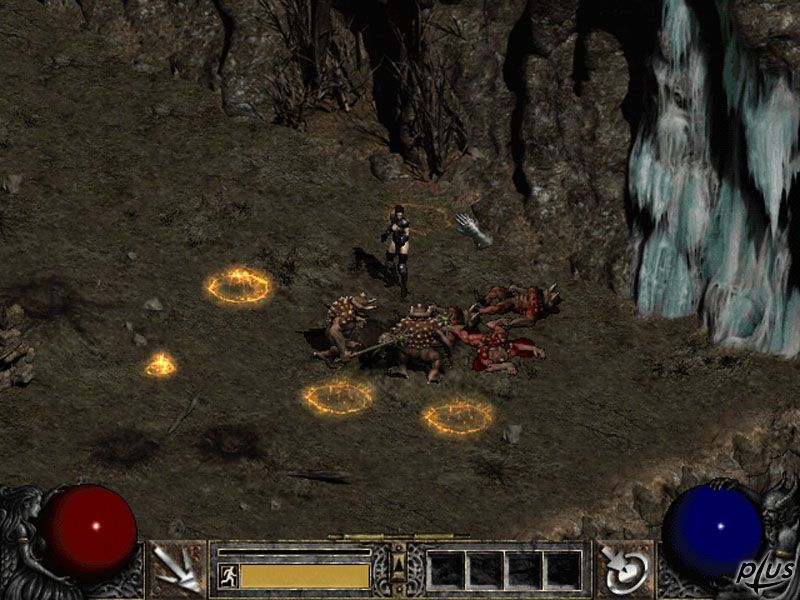Select the left skill with fanned arrows icon

(178, 569)
